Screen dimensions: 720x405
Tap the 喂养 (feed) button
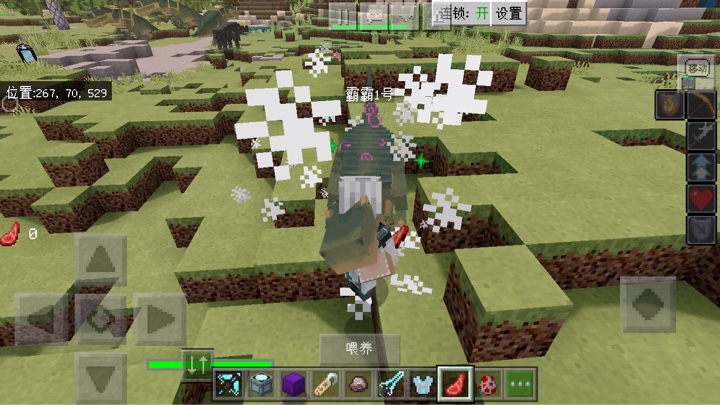pyautogui.click(x=359, y=349)
